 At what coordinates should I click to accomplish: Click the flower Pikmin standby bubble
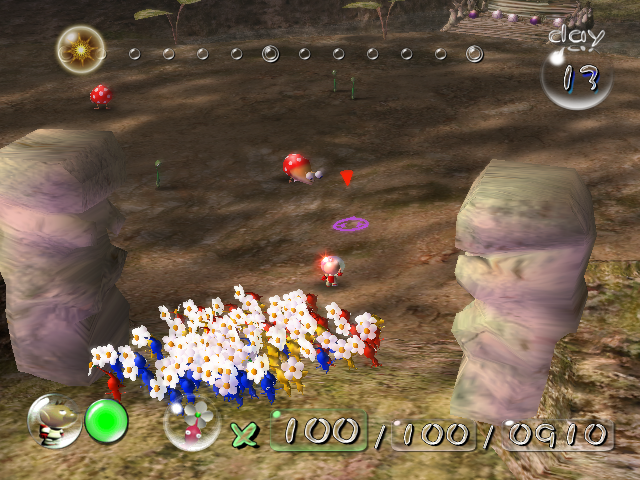coord(192,424)
